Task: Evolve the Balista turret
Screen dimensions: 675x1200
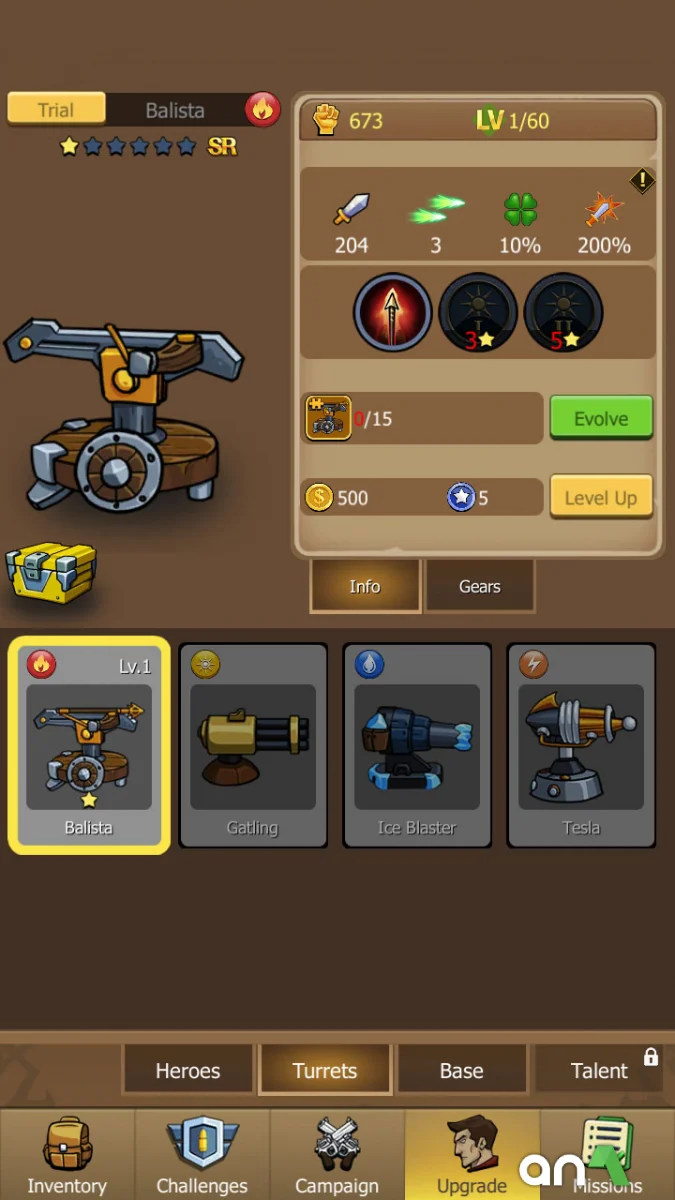Action: (600, 418)
